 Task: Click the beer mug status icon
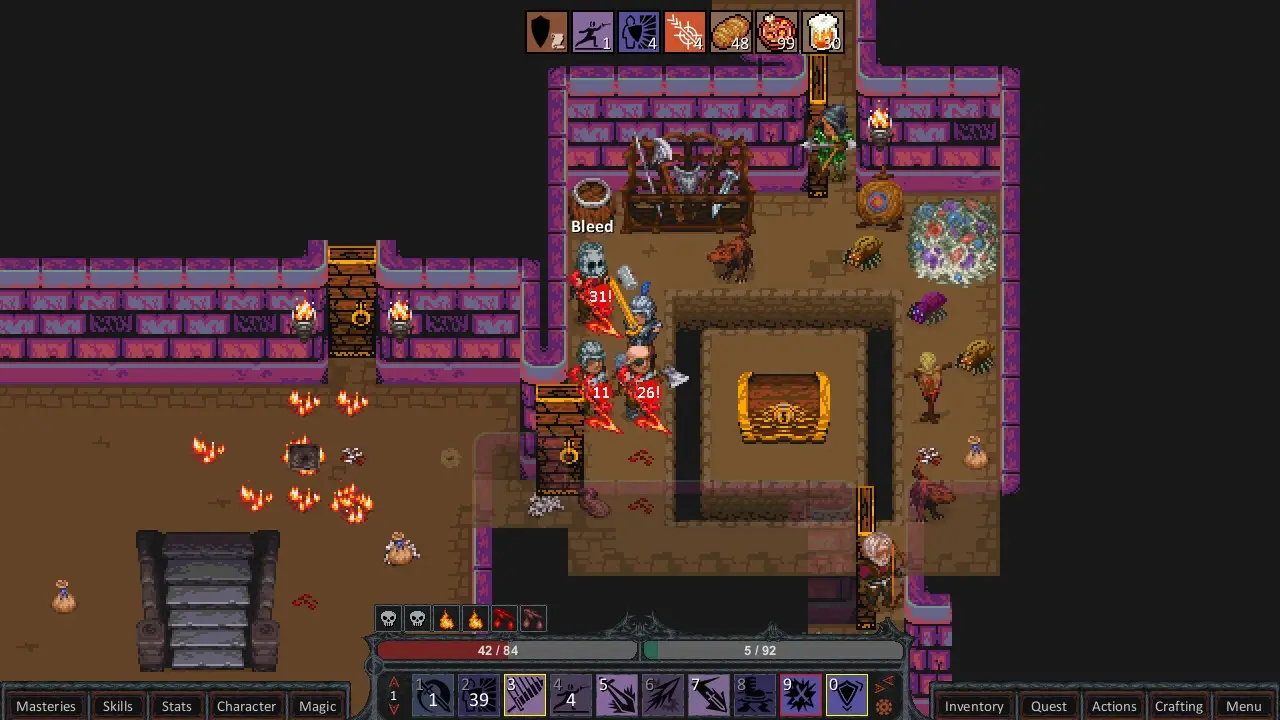click(x=823, y=32)
